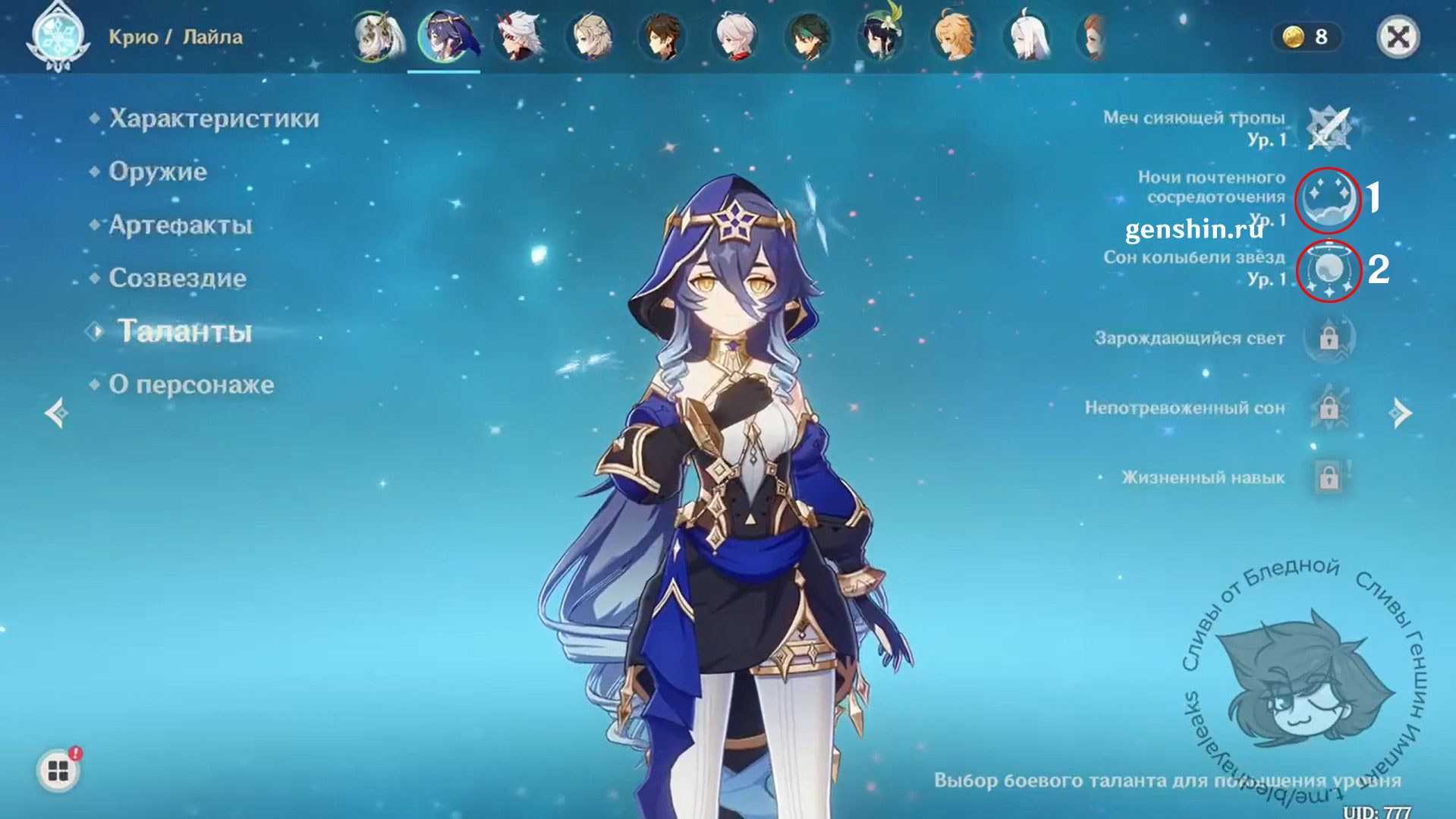1456x819 pixels.
Task: Click the Ночи почтенного сосредоточения skill icon
Action: [x=1327, y=199]
